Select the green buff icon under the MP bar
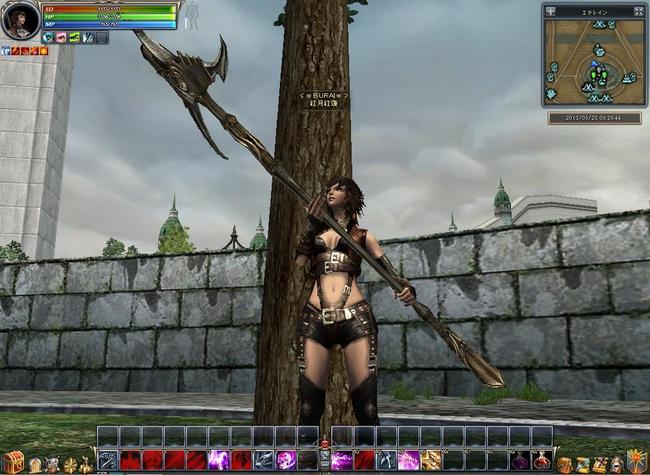 point(74,37)
